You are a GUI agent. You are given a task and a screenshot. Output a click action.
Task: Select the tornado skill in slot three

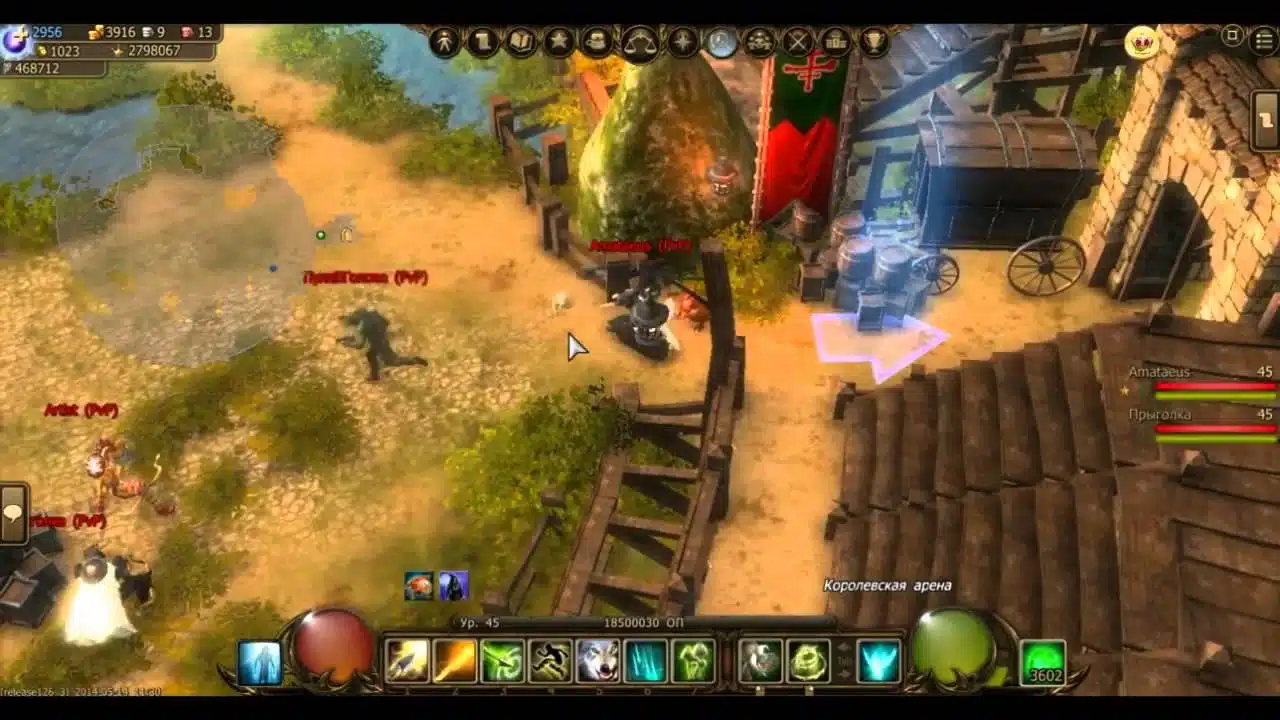tap(502, 659)
